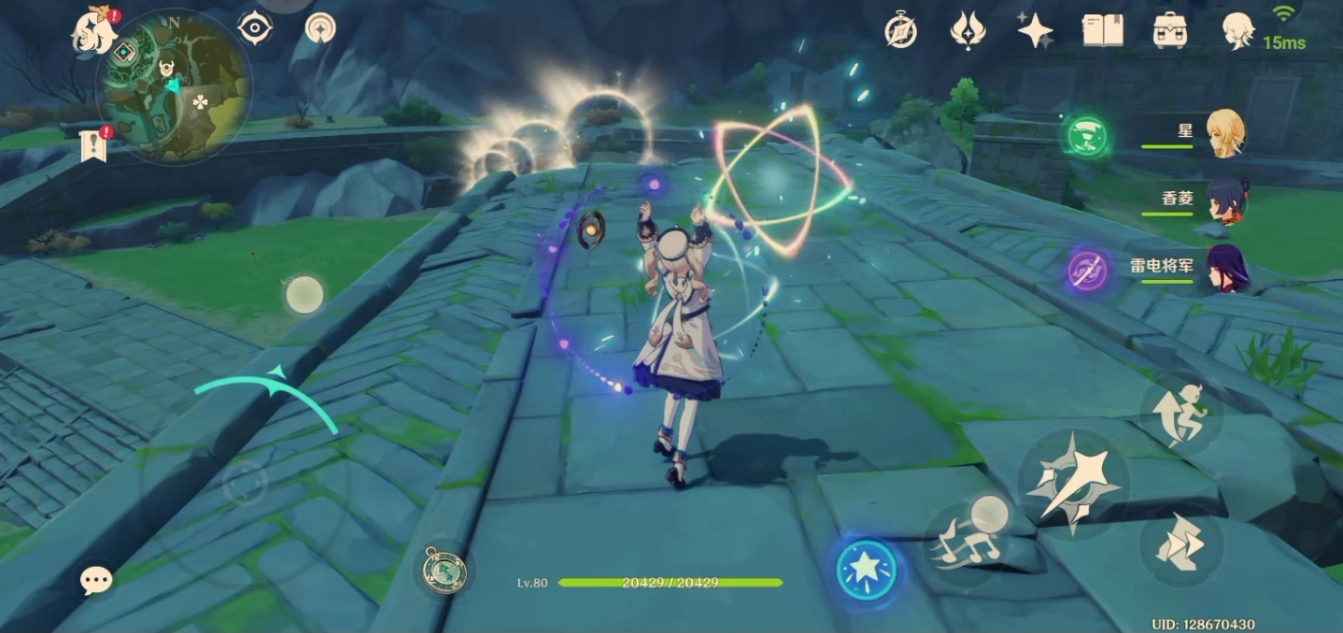Open the backpack inventory

tap(1169, 30)
